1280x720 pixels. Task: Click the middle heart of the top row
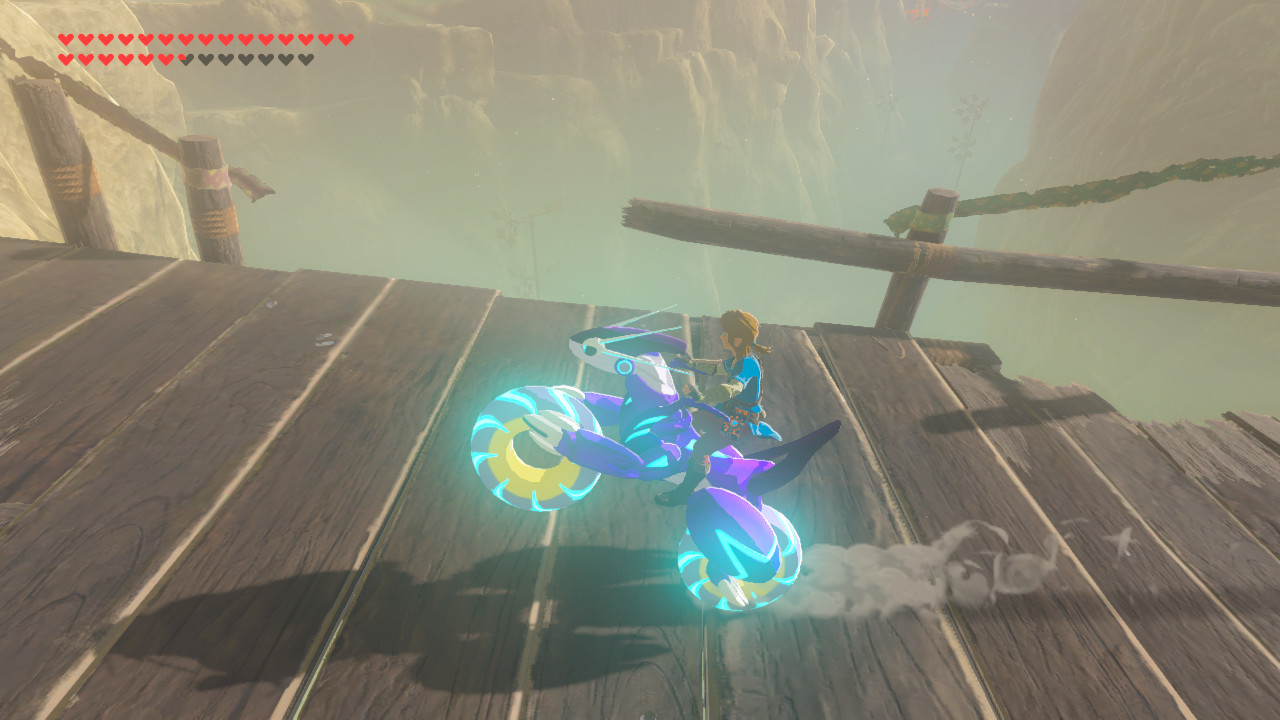[205, 39]
